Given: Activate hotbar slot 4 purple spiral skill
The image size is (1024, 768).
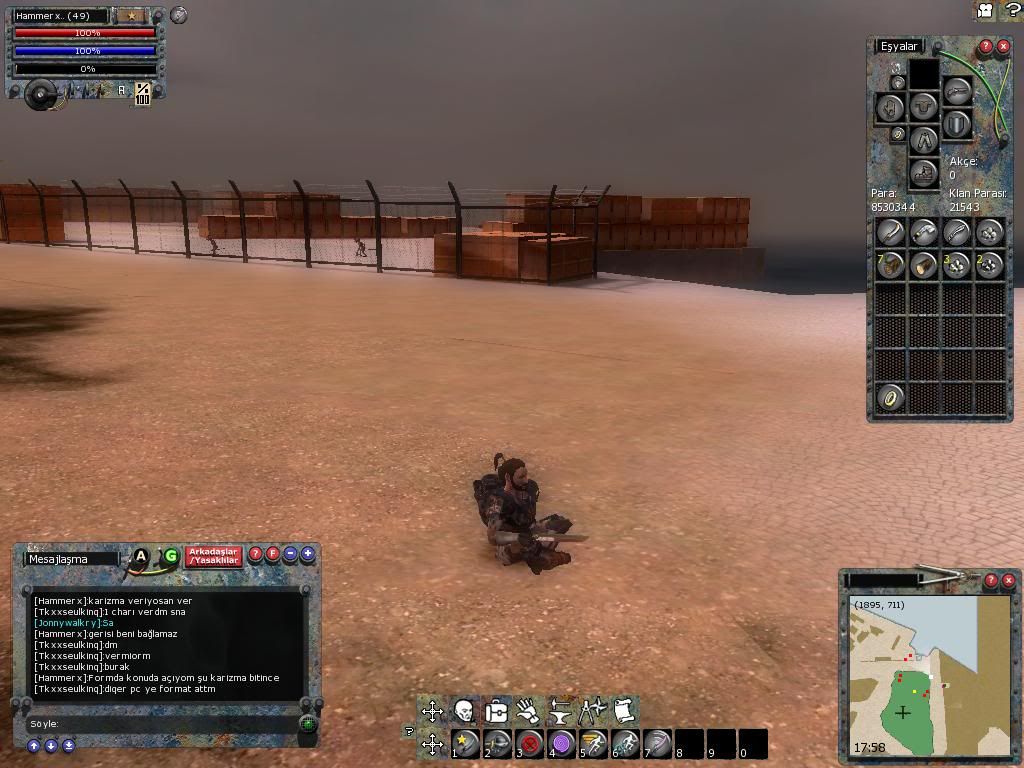Looking at the screenshot, I should [x=561, y=744].
